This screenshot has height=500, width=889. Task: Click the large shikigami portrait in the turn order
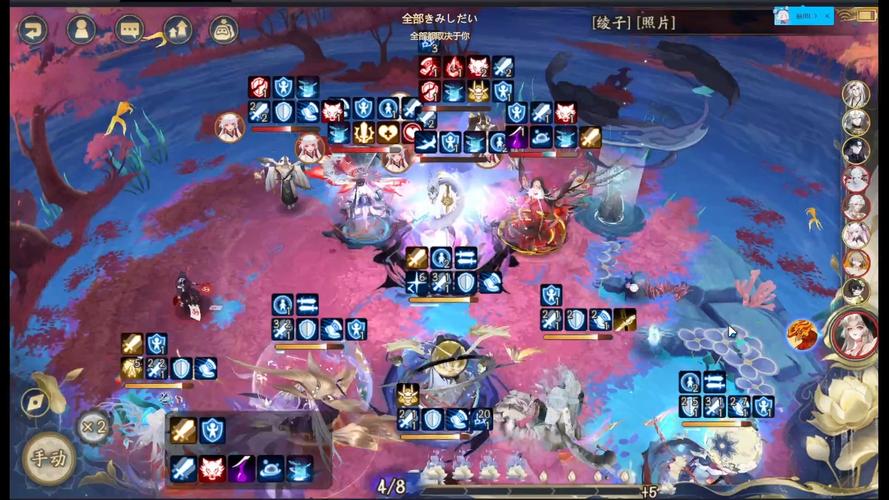pos(853,333)
